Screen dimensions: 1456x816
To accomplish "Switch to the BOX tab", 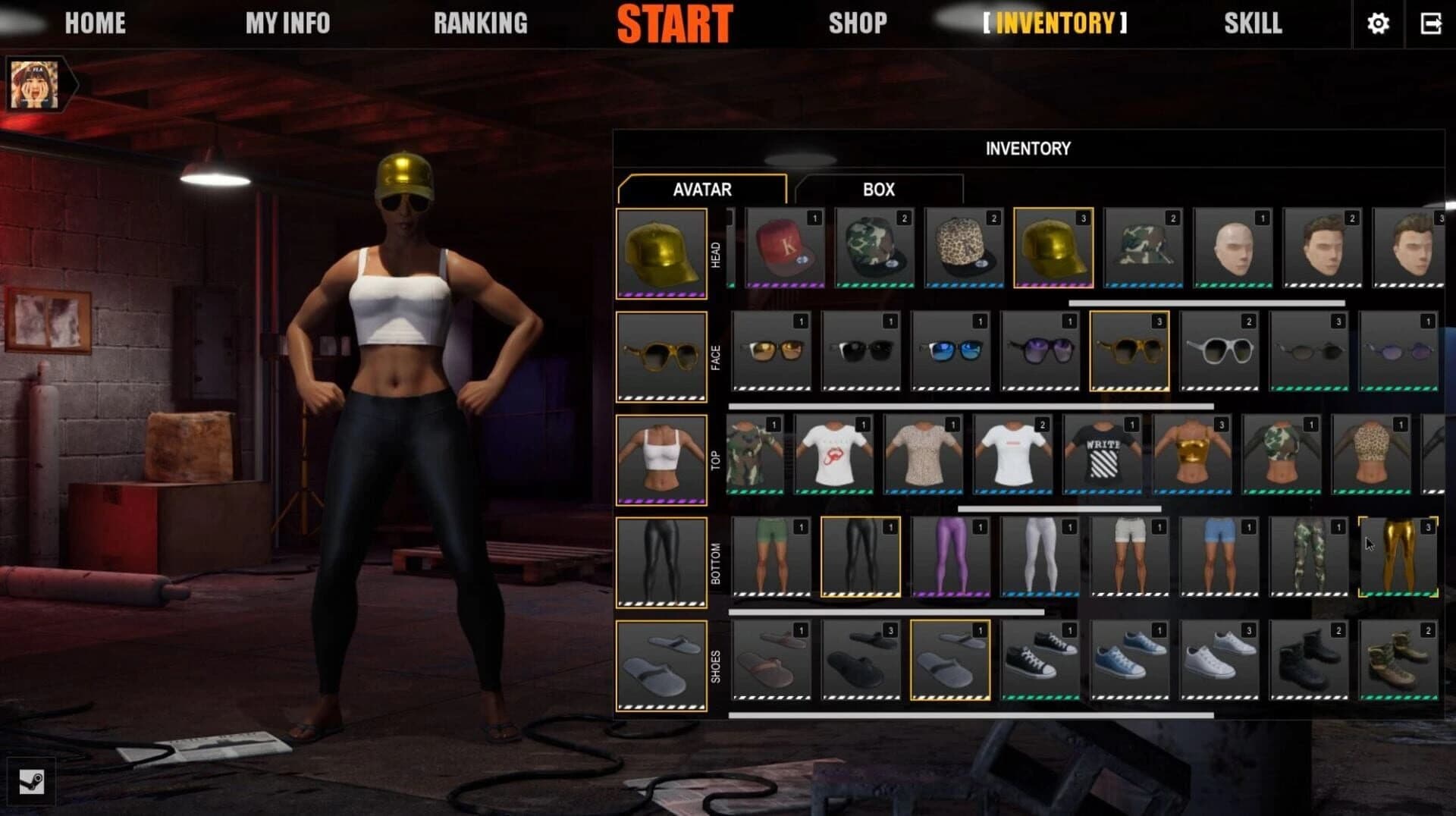I will tap(878, 189).
